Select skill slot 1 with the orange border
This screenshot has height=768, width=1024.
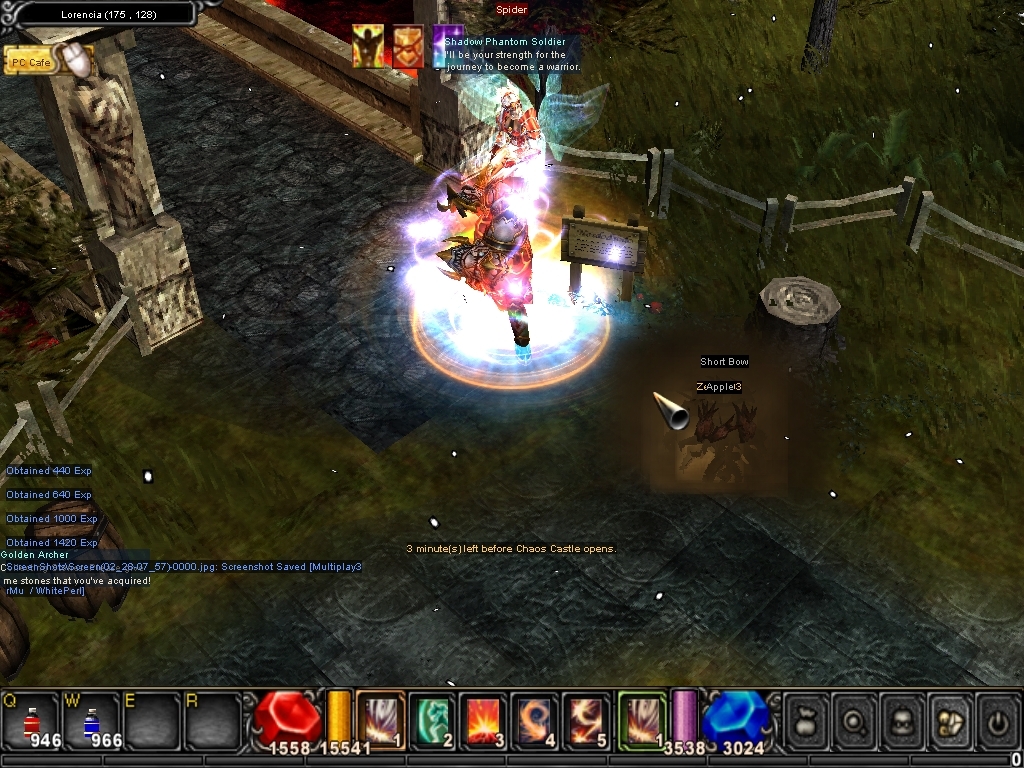click(380, 719)
